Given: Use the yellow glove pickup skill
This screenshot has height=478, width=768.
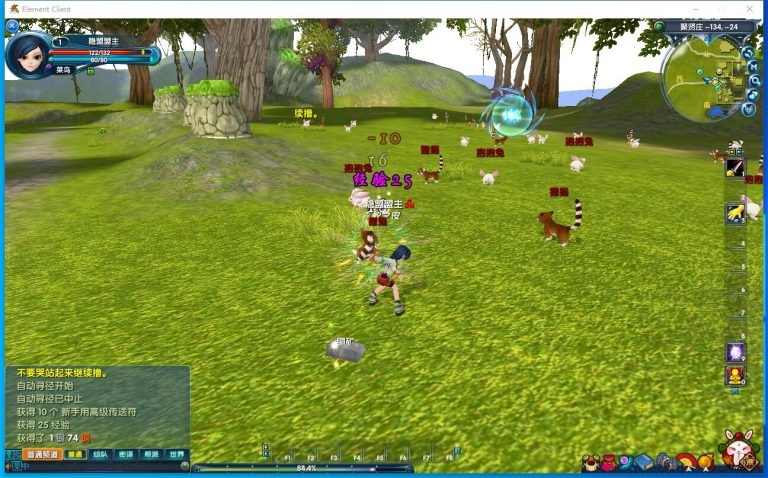Looking at the screenshot, I should pyautogui.click(x=735, y=212).
